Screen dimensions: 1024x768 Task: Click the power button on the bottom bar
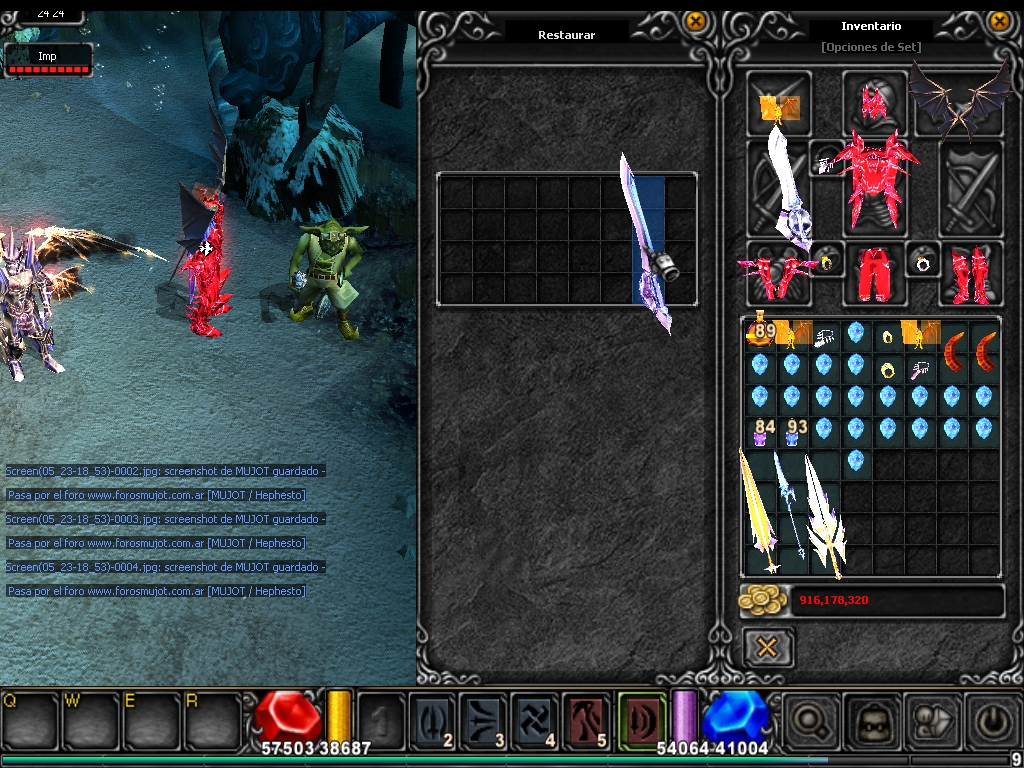tap(990, 721)
